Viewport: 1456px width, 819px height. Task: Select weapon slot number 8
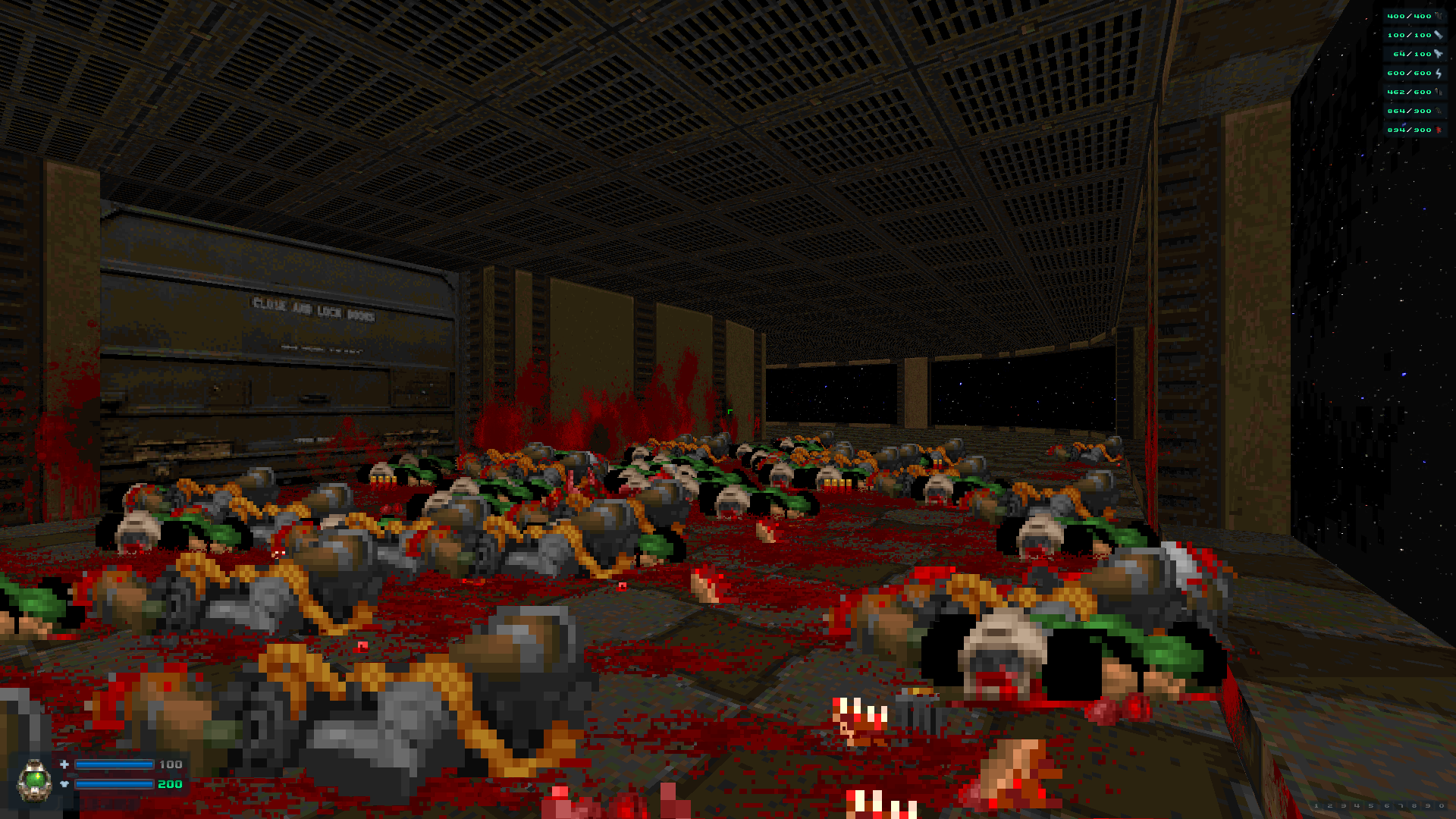[1414, 805]
